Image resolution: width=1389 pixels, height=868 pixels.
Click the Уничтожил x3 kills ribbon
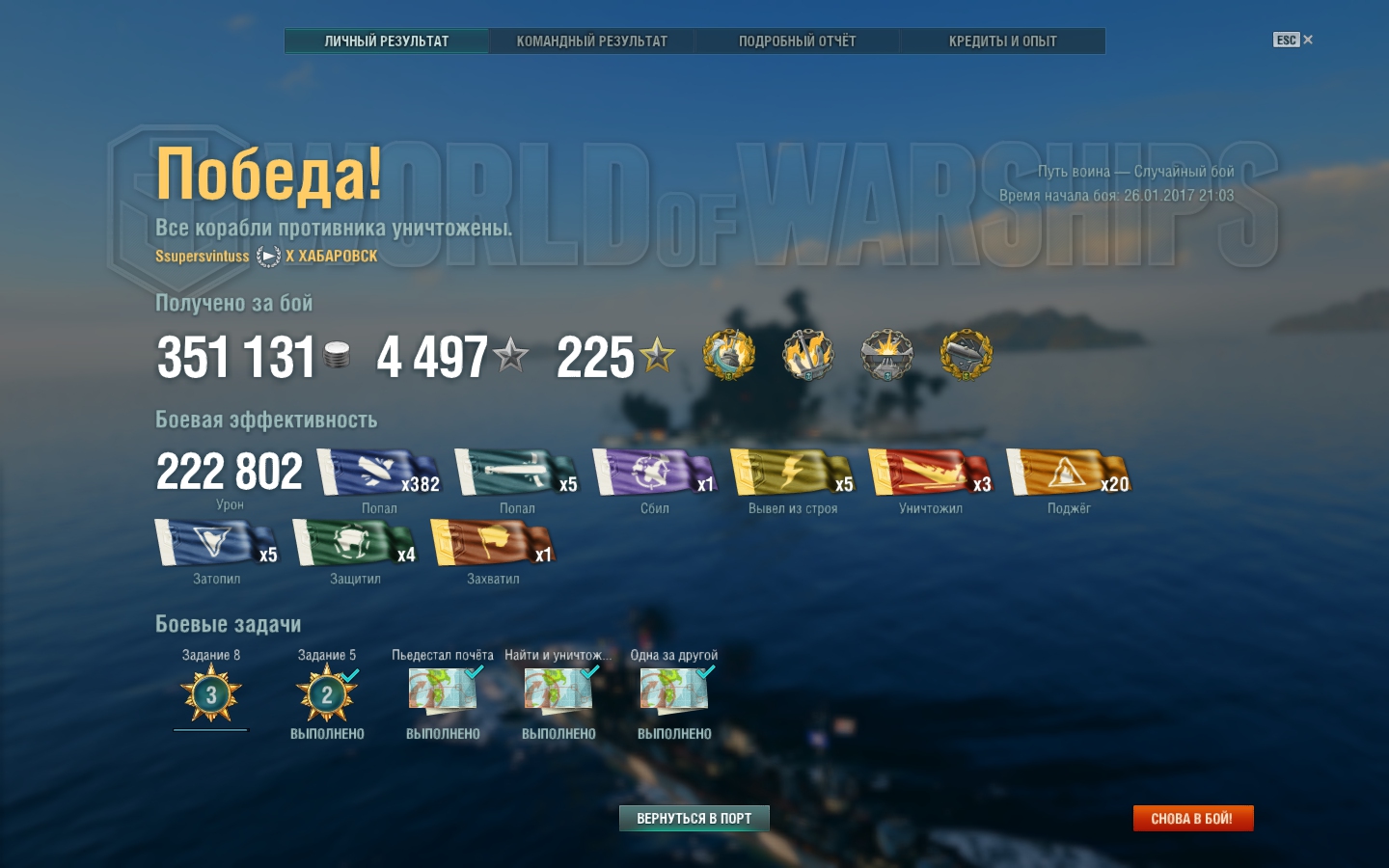point(930,473)
